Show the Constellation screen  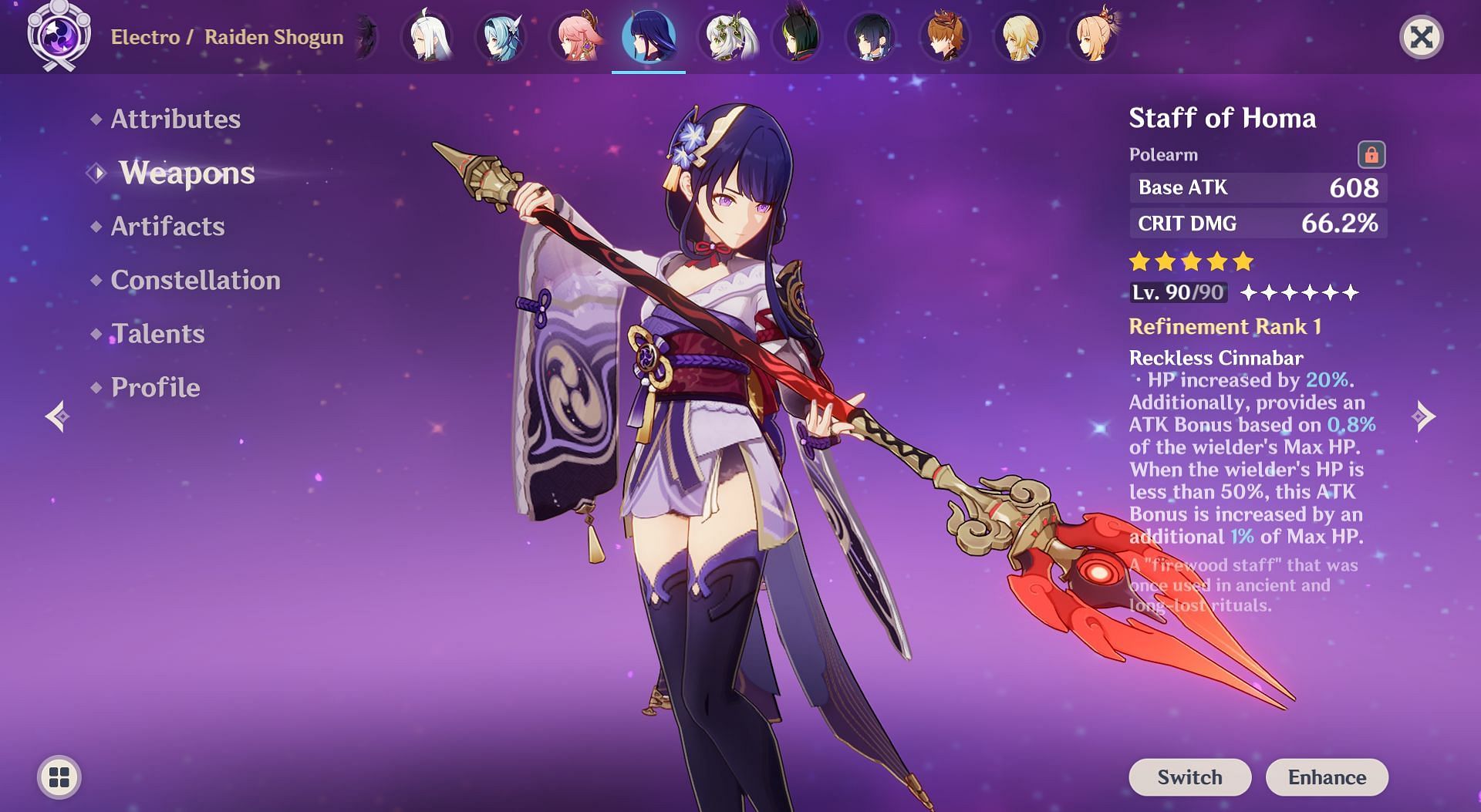pos(195,280)
